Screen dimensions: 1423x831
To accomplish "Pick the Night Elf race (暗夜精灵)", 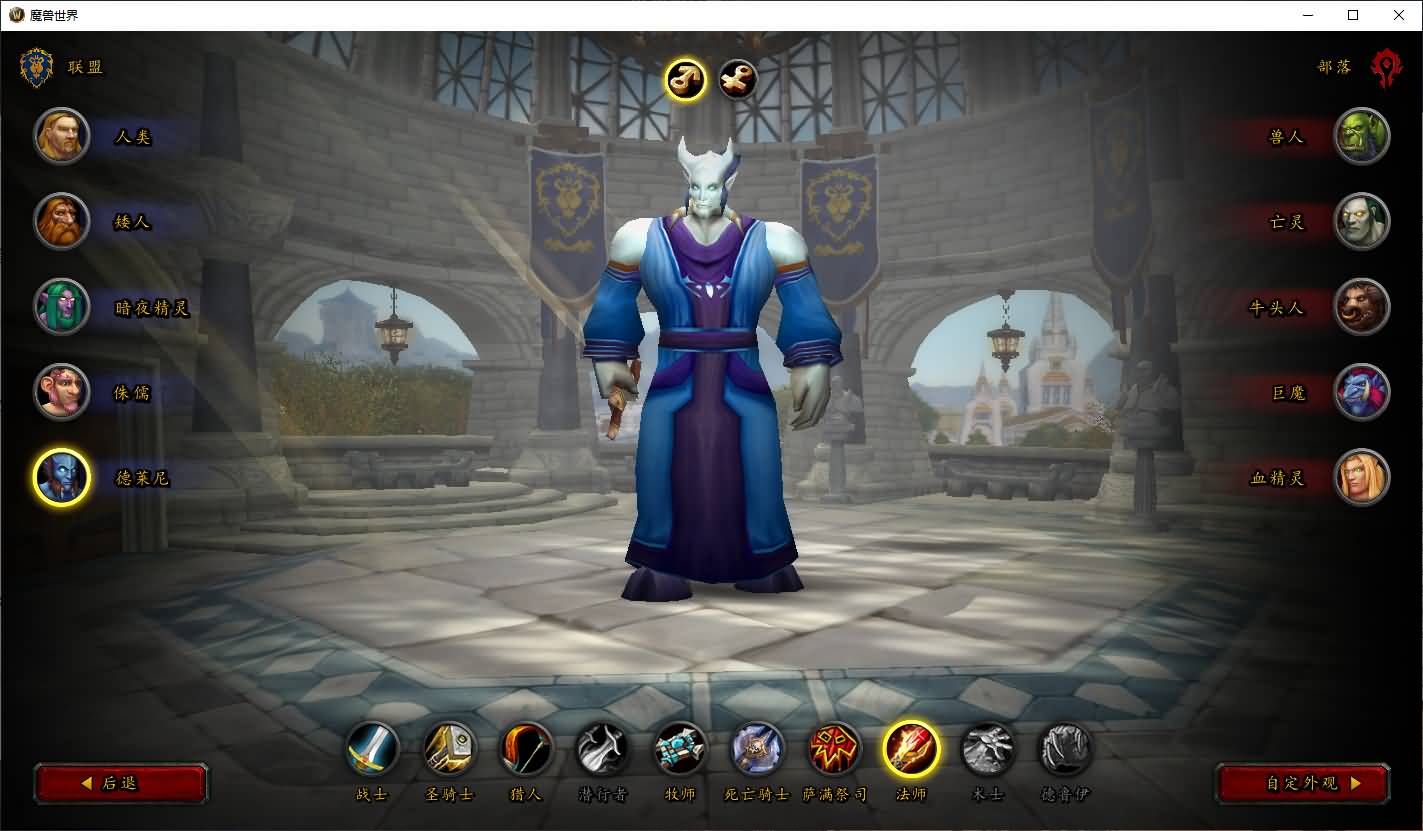I will coord(62,307).
